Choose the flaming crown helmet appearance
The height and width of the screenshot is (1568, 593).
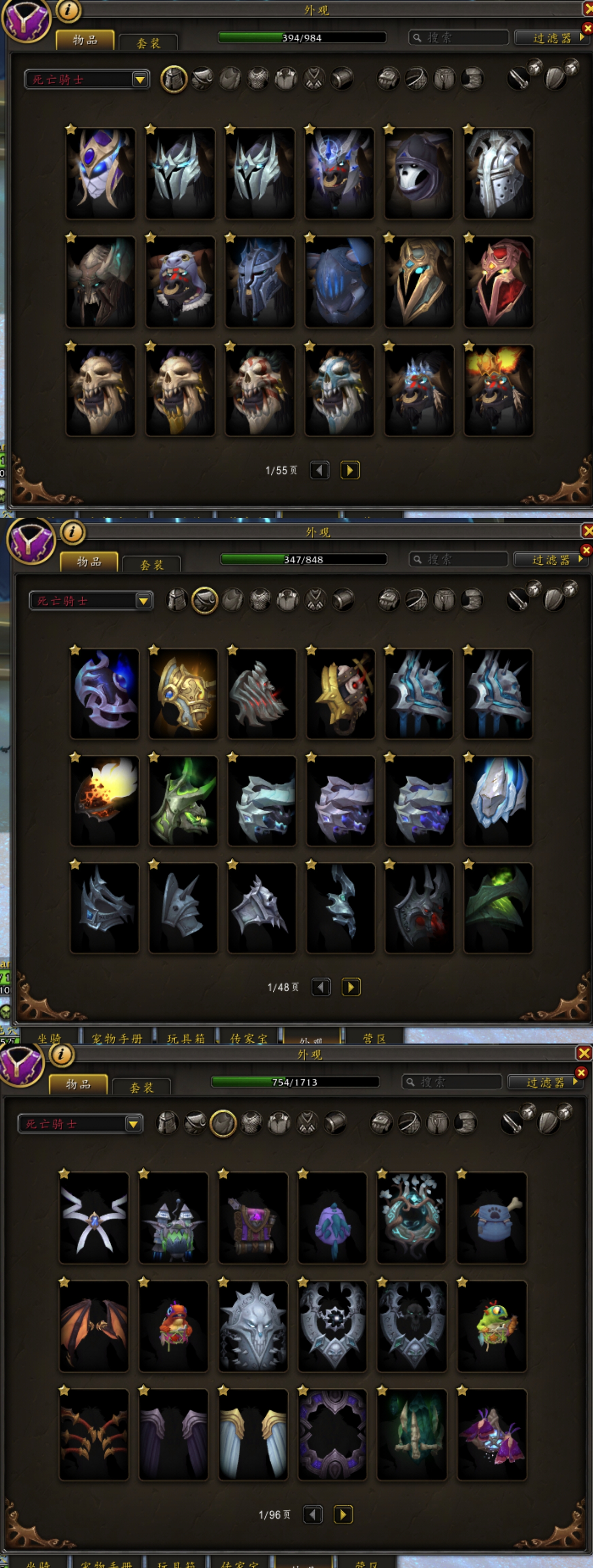tap(498, 390)
